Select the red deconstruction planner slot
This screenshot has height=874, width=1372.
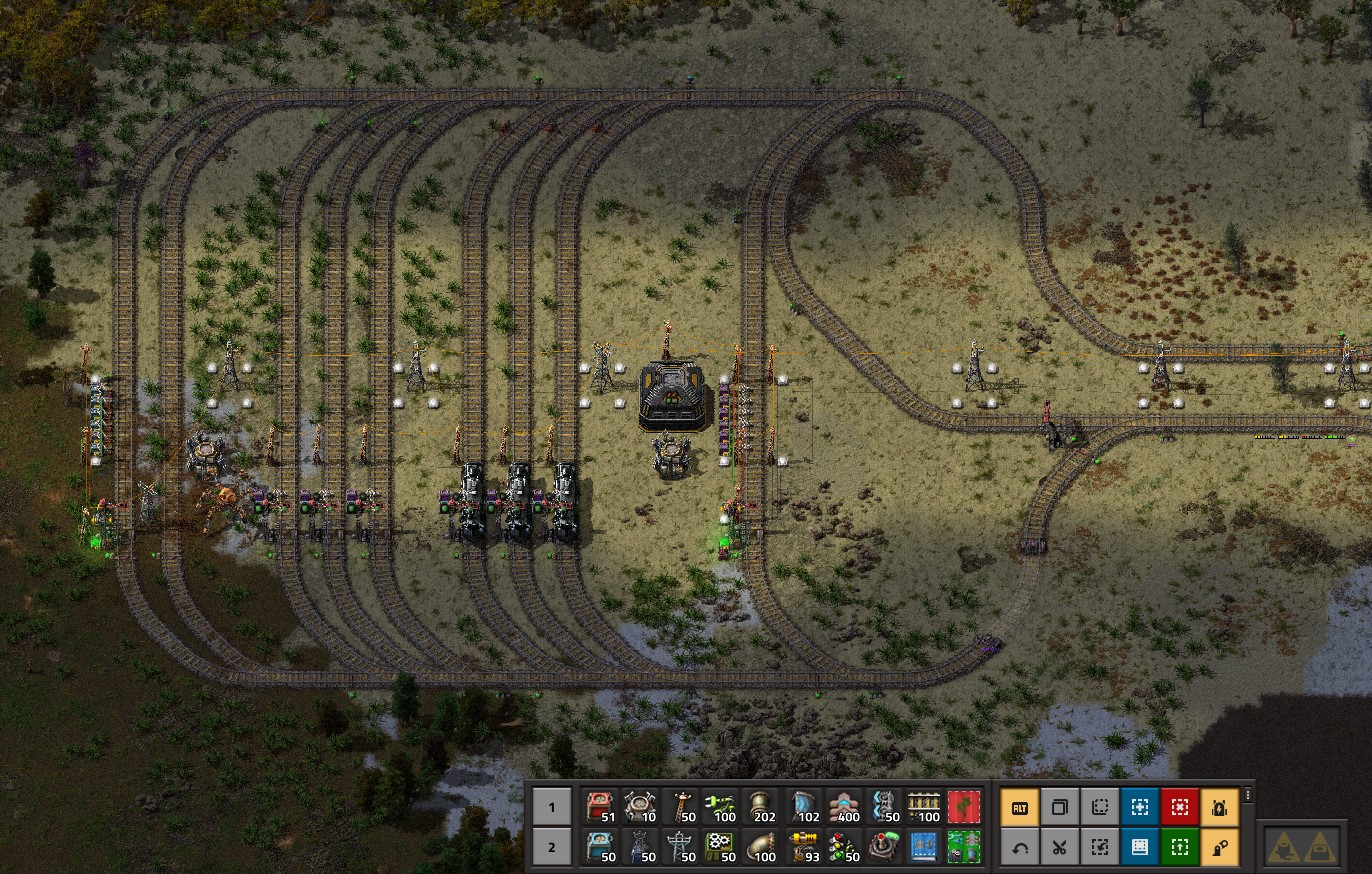pyautogui.click(x=964, y=805)
